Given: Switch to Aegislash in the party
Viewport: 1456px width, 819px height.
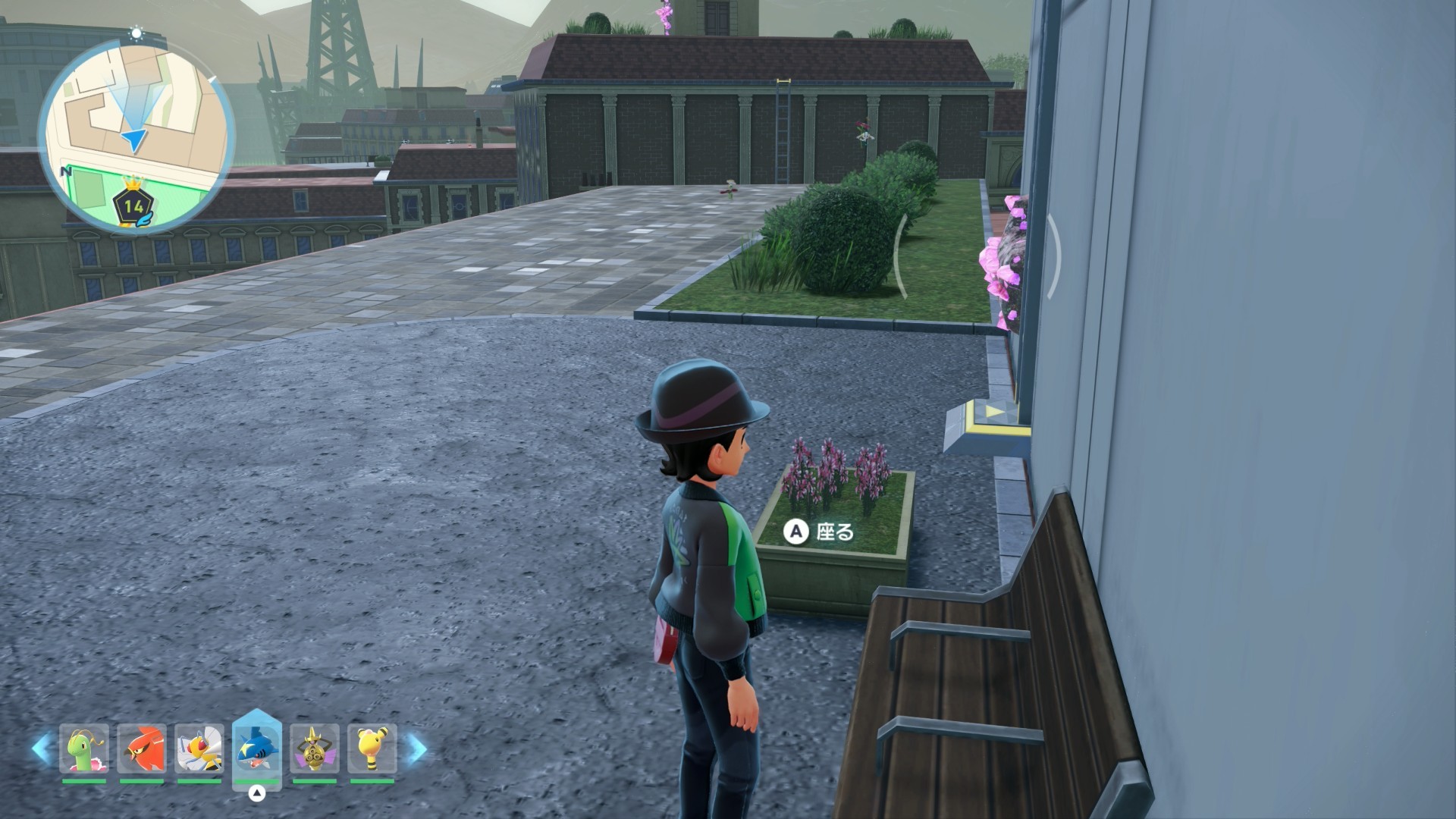Looking at the screenshot, I should click(x=315, y=749).
